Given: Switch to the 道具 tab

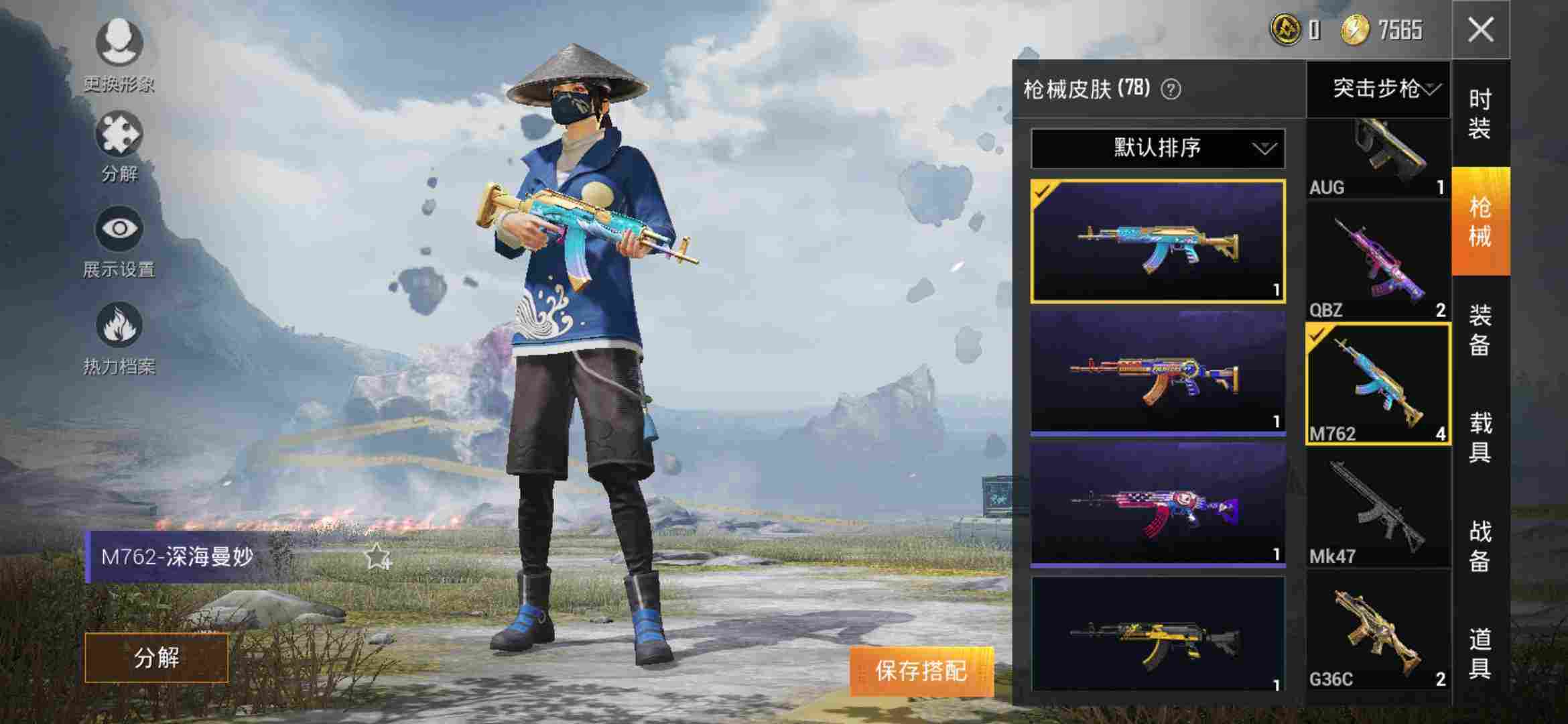Looking at the screenshot, I should [1480, 654].
